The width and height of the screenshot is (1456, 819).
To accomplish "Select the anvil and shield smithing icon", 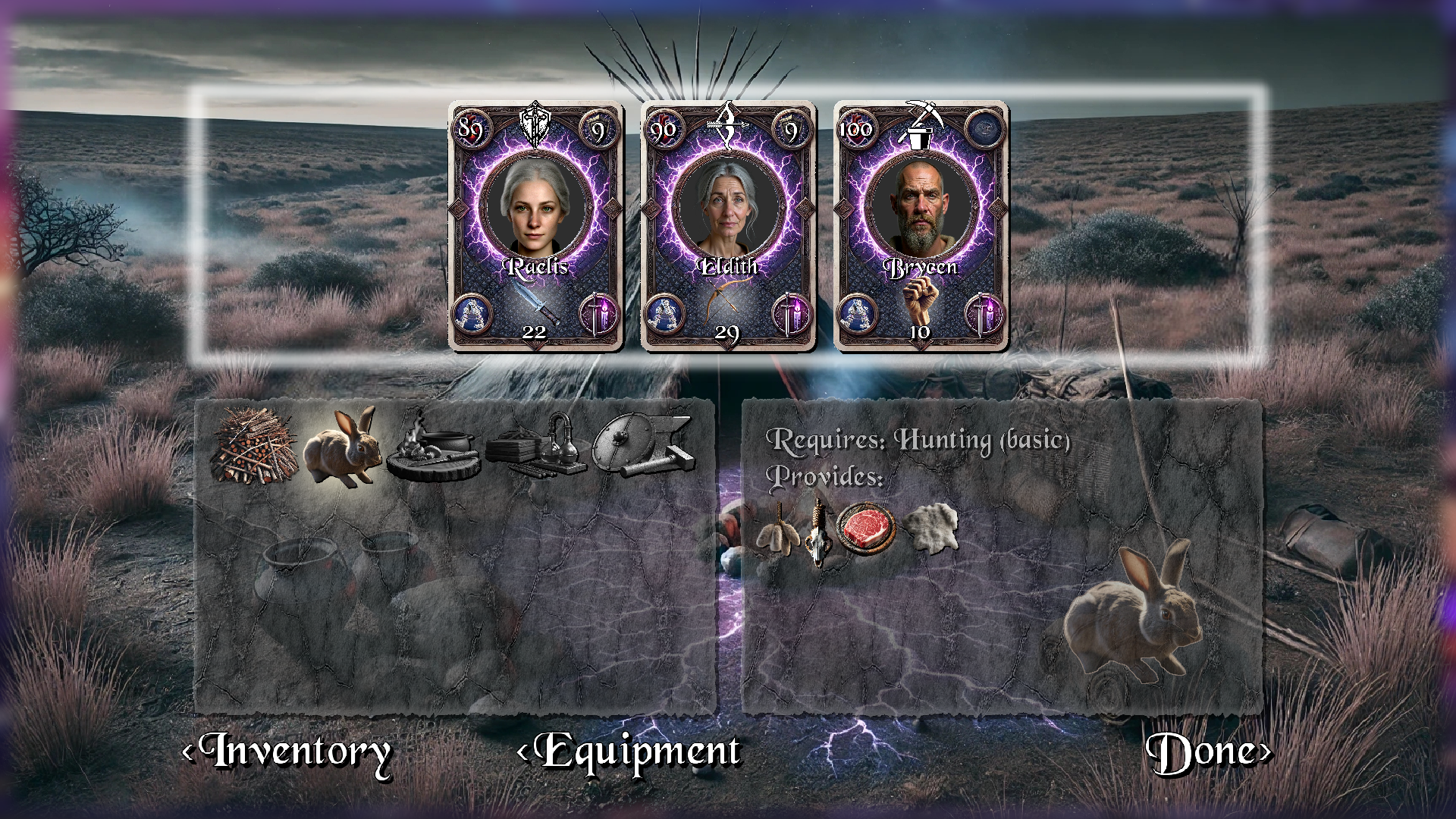I will pyautogui.click(x=645, y=446).
